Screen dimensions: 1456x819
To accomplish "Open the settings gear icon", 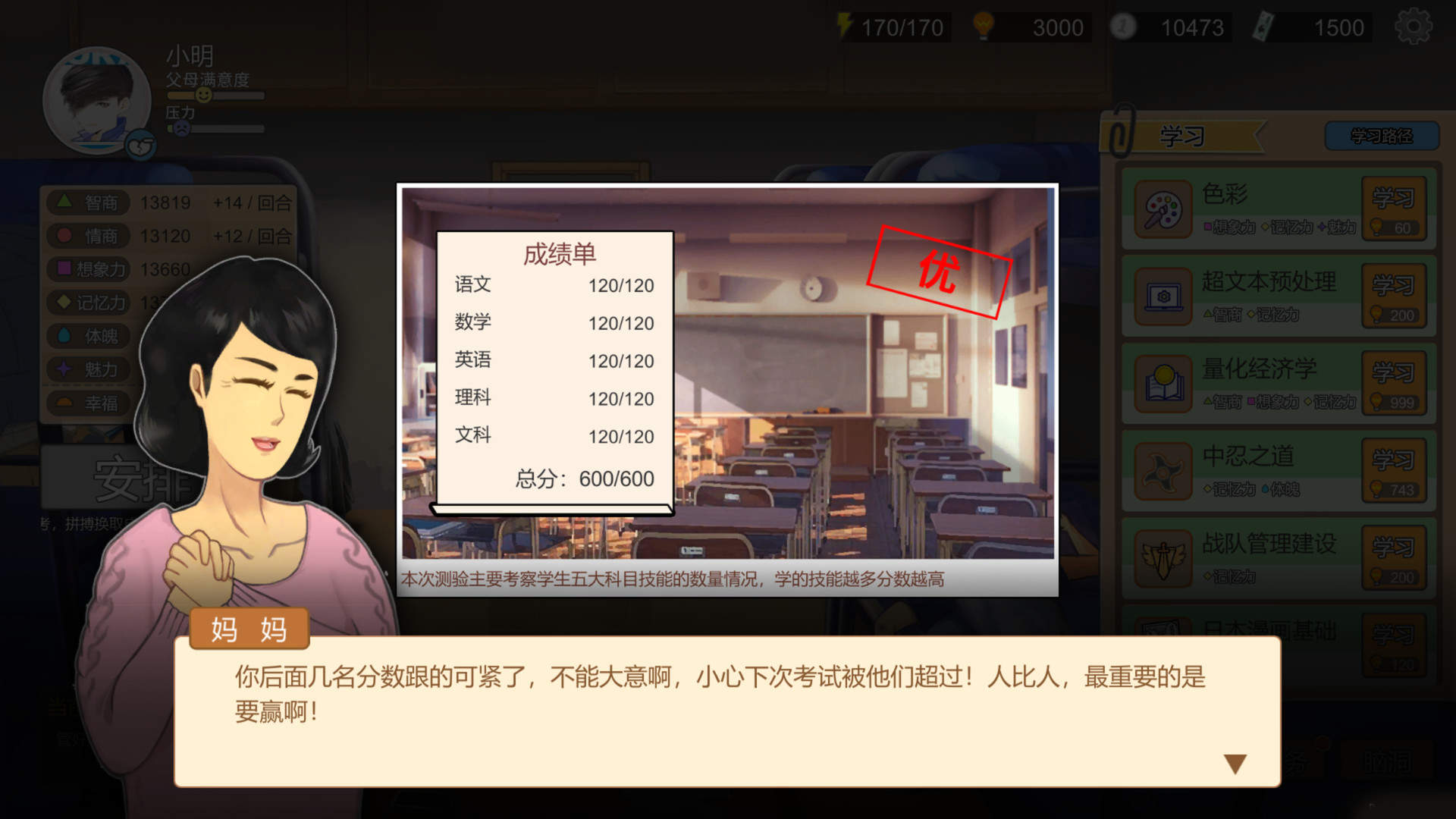I will [x=1412, y=25].
